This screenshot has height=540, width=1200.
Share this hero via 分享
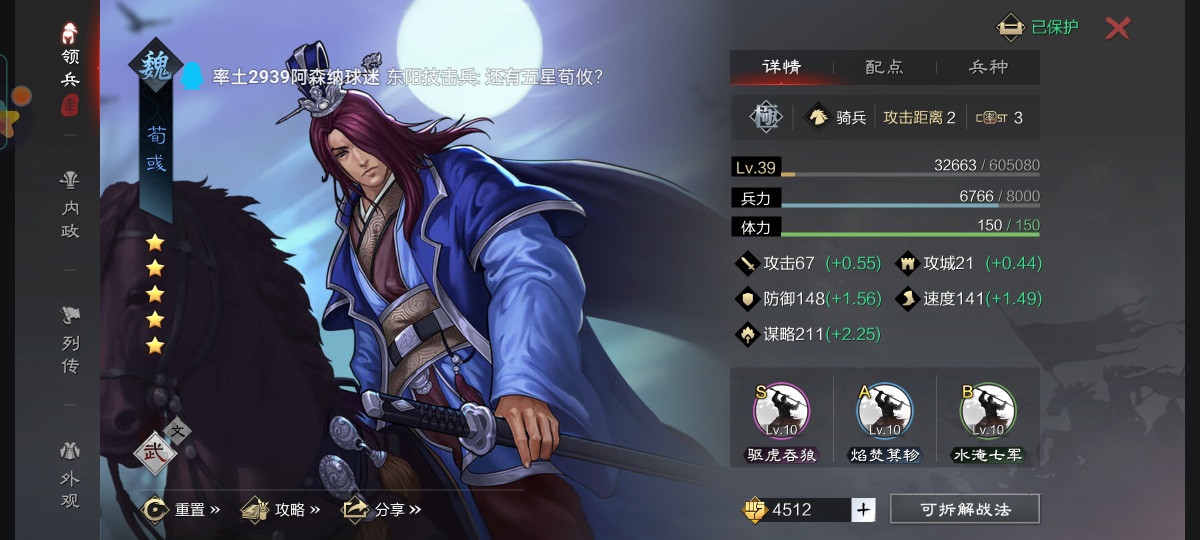pos(382,510)
